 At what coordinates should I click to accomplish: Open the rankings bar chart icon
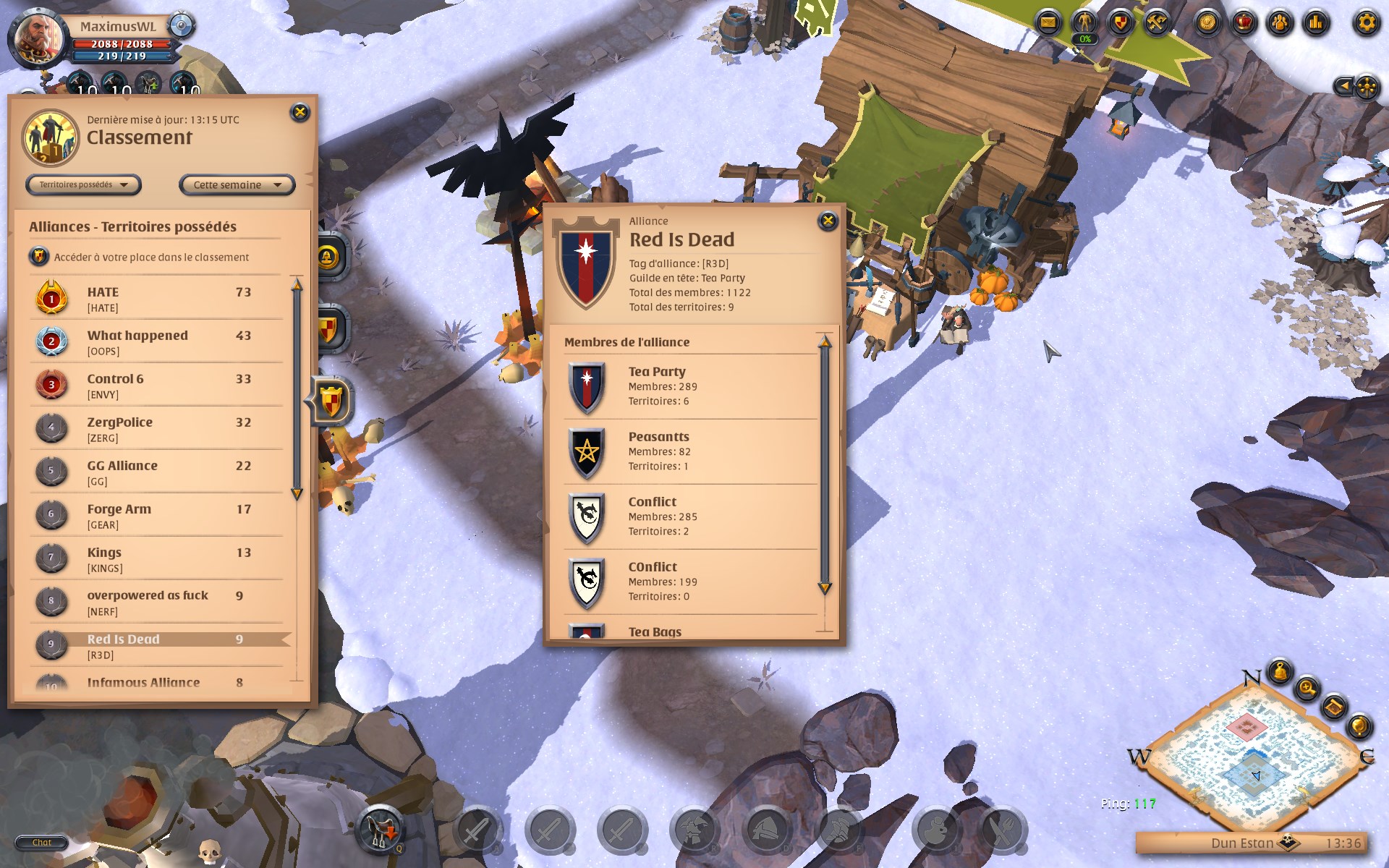coord(1316,23)
